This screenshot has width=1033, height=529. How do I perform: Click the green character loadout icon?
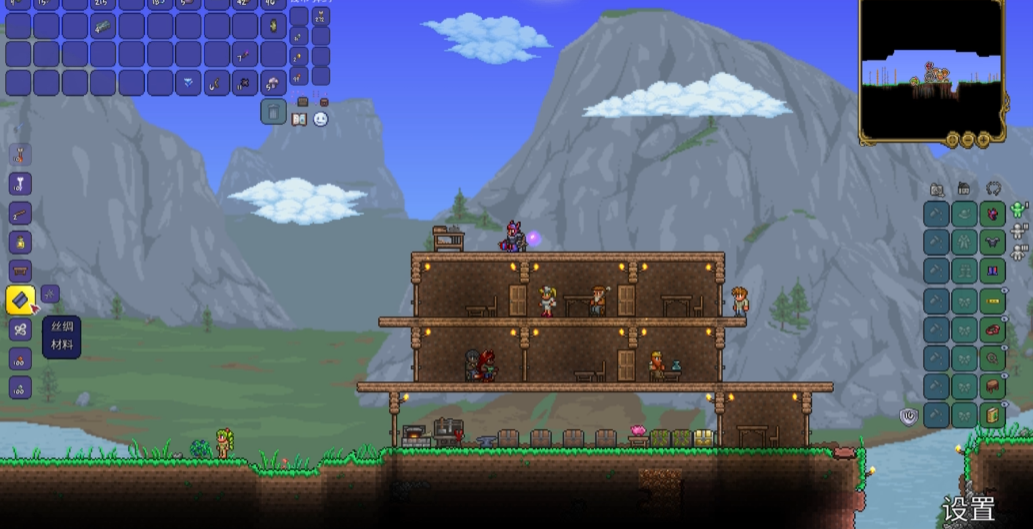click(1019, 209)
